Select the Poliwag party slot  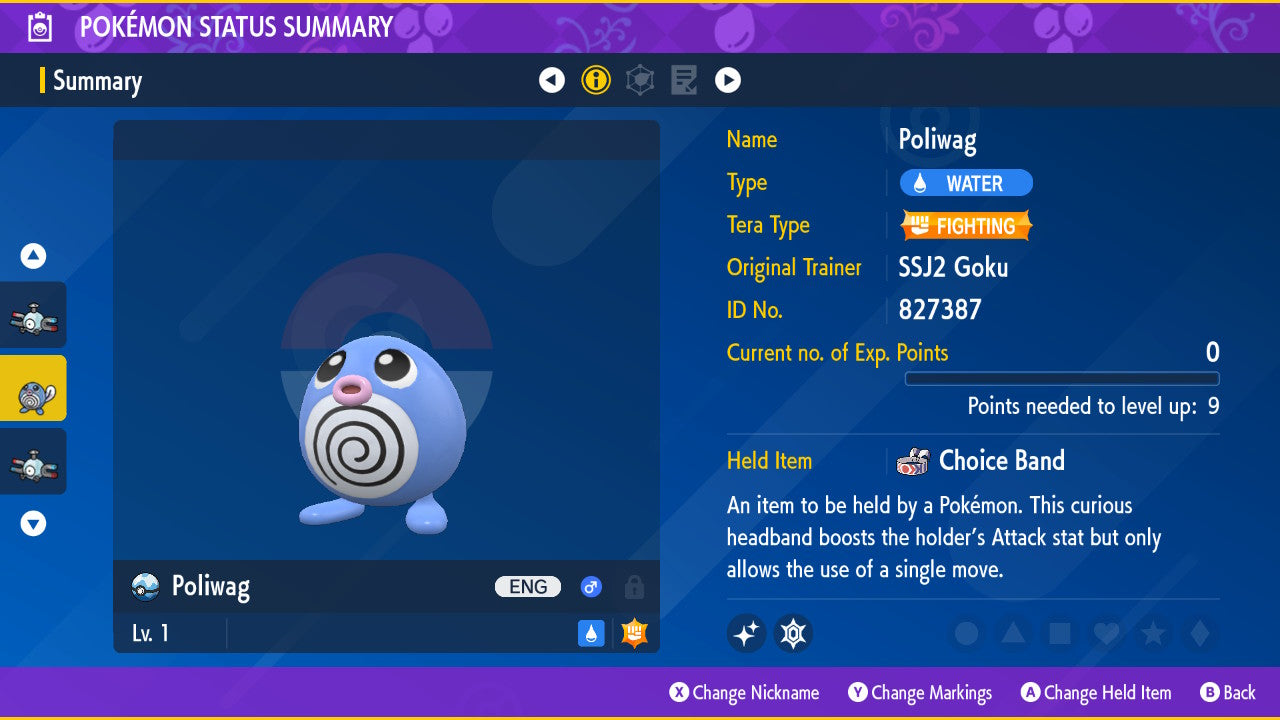(x=33, y=388)
